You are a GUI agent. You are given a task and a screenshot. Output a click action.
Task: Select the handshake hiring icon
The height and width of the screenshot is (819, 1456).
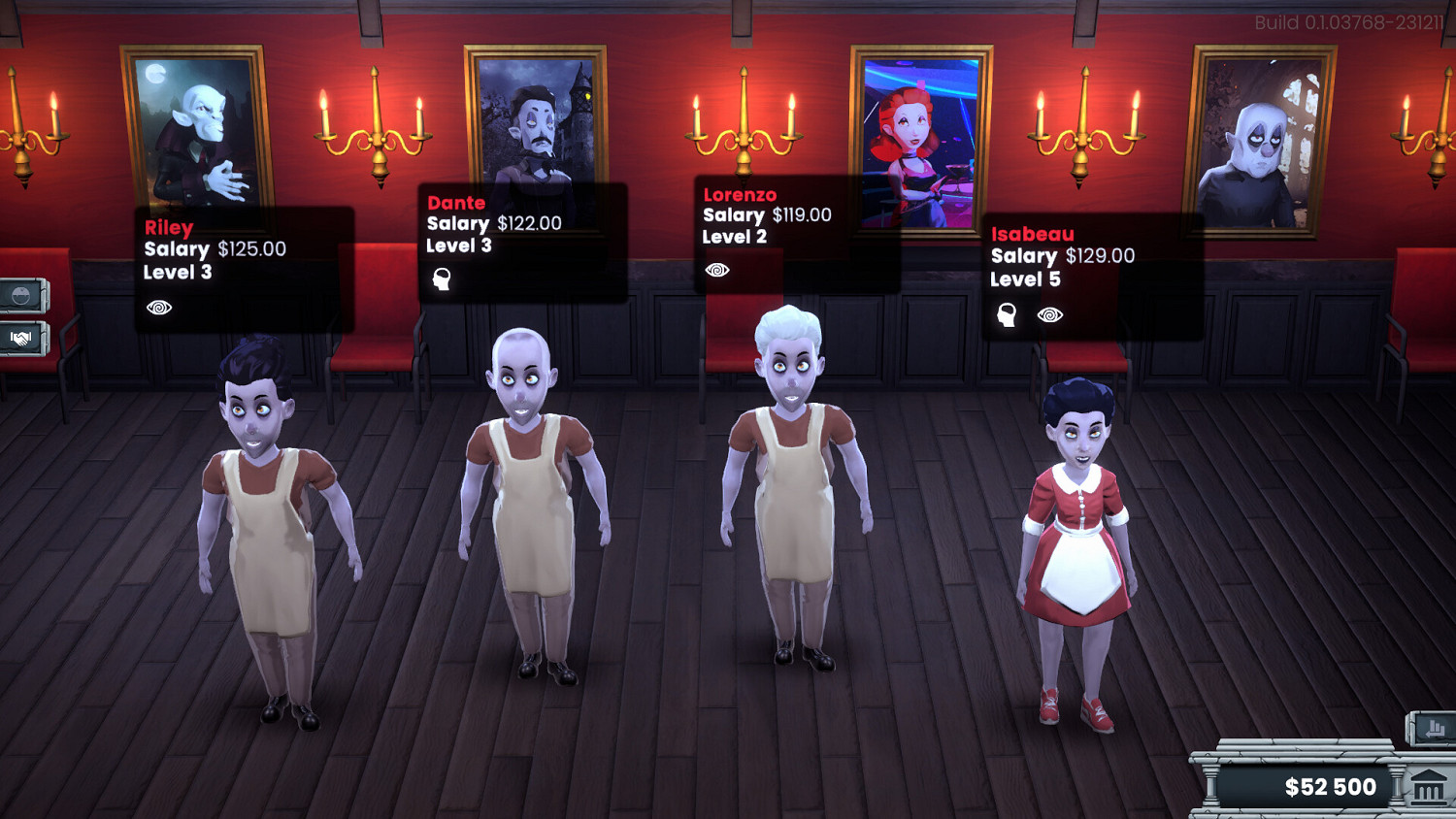(x=21, y=340)
